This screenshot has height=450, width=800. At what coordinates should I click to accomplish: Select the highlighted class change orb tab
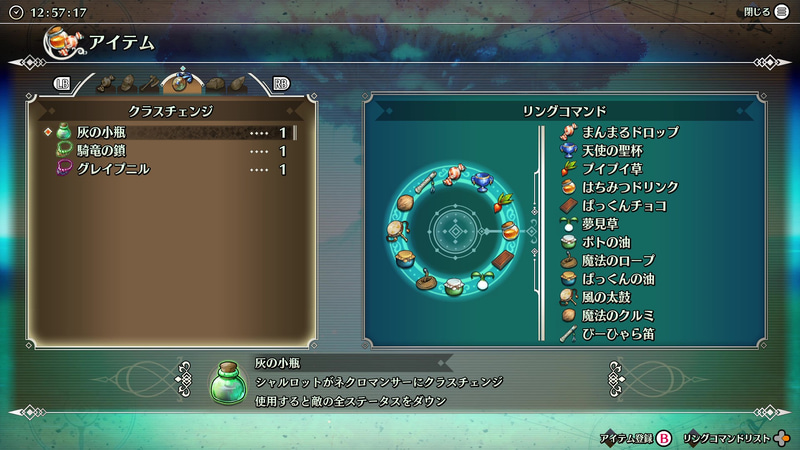pyautogui.click(x=182, y=82)
